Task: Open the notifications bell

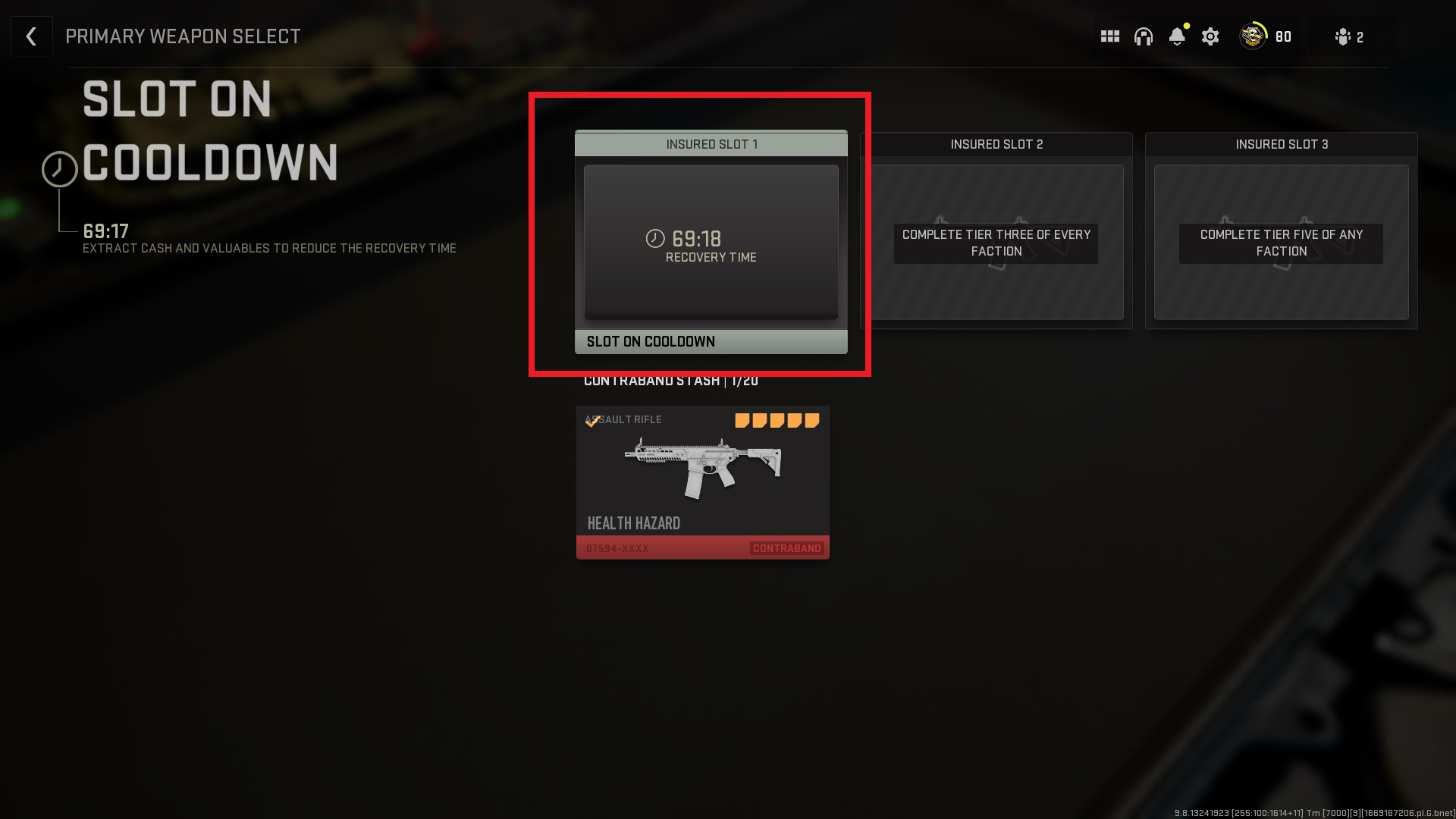Action: 1177,36
